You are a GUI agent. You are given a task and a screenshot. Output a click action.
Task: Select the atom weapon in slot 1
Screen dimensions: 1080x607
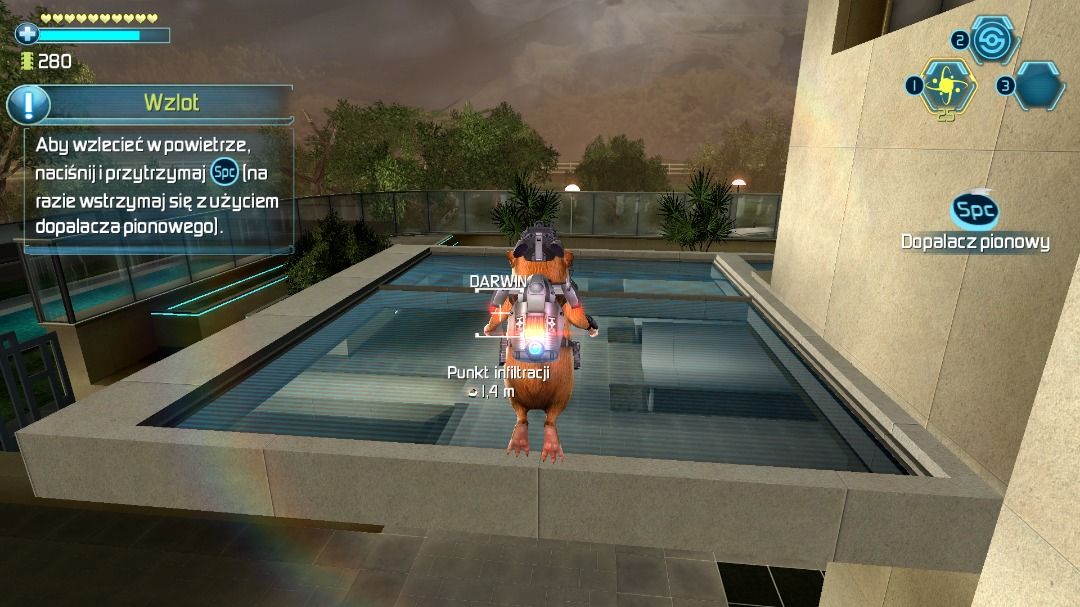pyautogui.click(x=946, y=84)
